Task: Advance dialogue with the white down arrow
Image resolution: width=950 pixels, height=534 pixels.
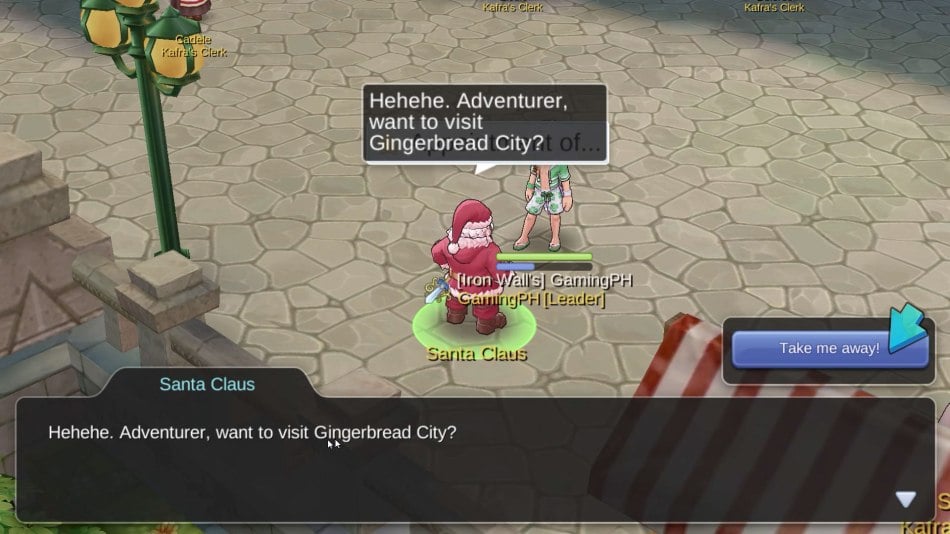Action: tap(905, 499)
